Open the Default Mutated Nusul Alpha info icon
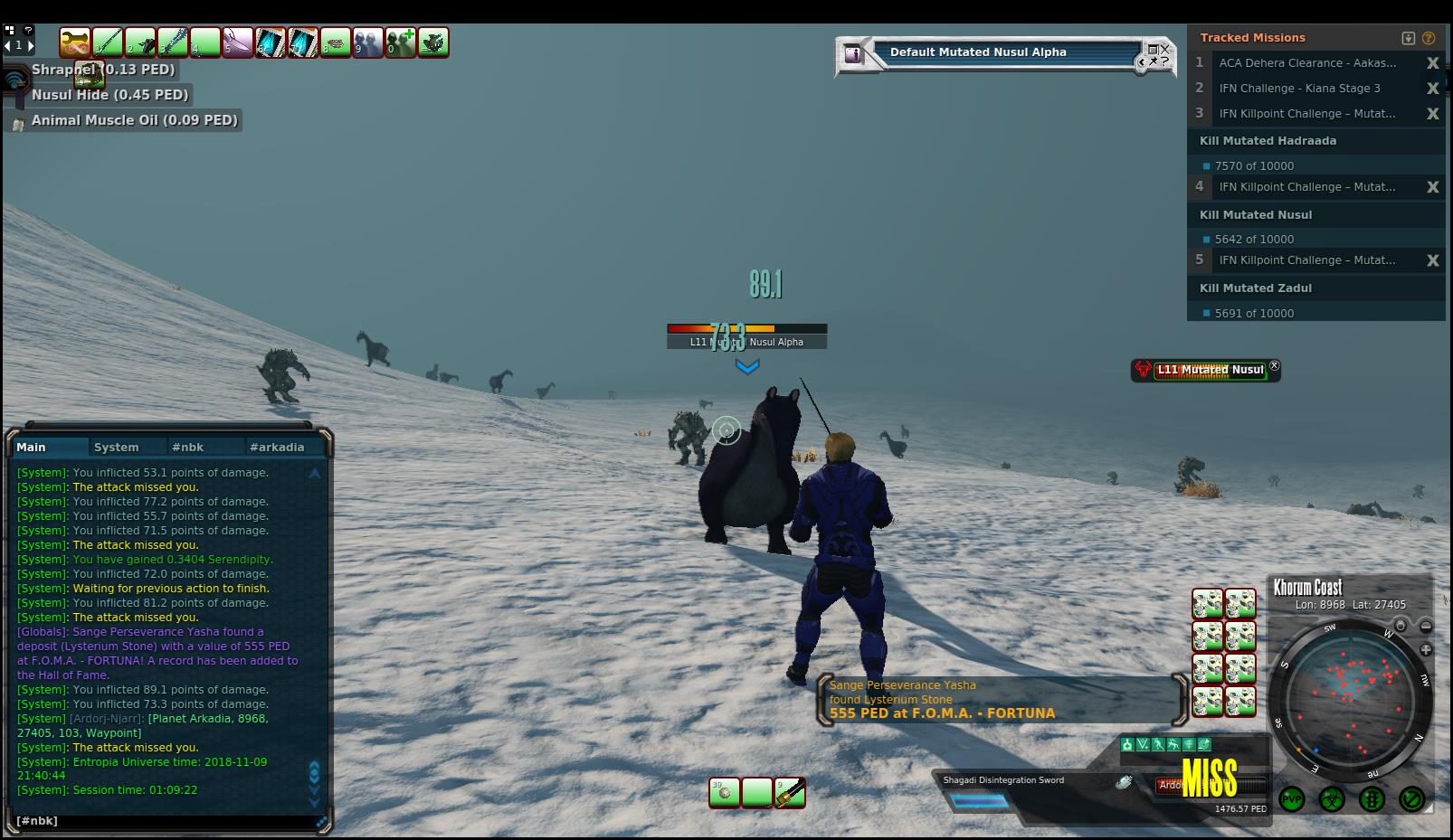1453x840 pixels. (852, 54)
